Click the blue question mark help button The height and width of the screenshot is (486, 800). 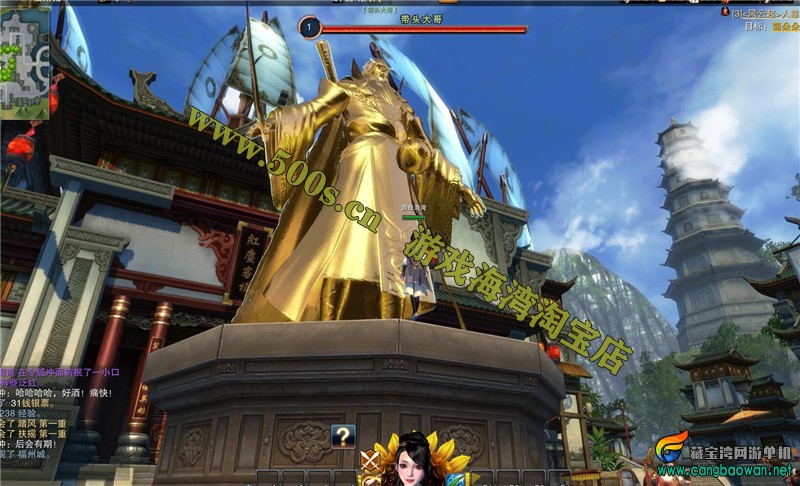click(343, 435)
